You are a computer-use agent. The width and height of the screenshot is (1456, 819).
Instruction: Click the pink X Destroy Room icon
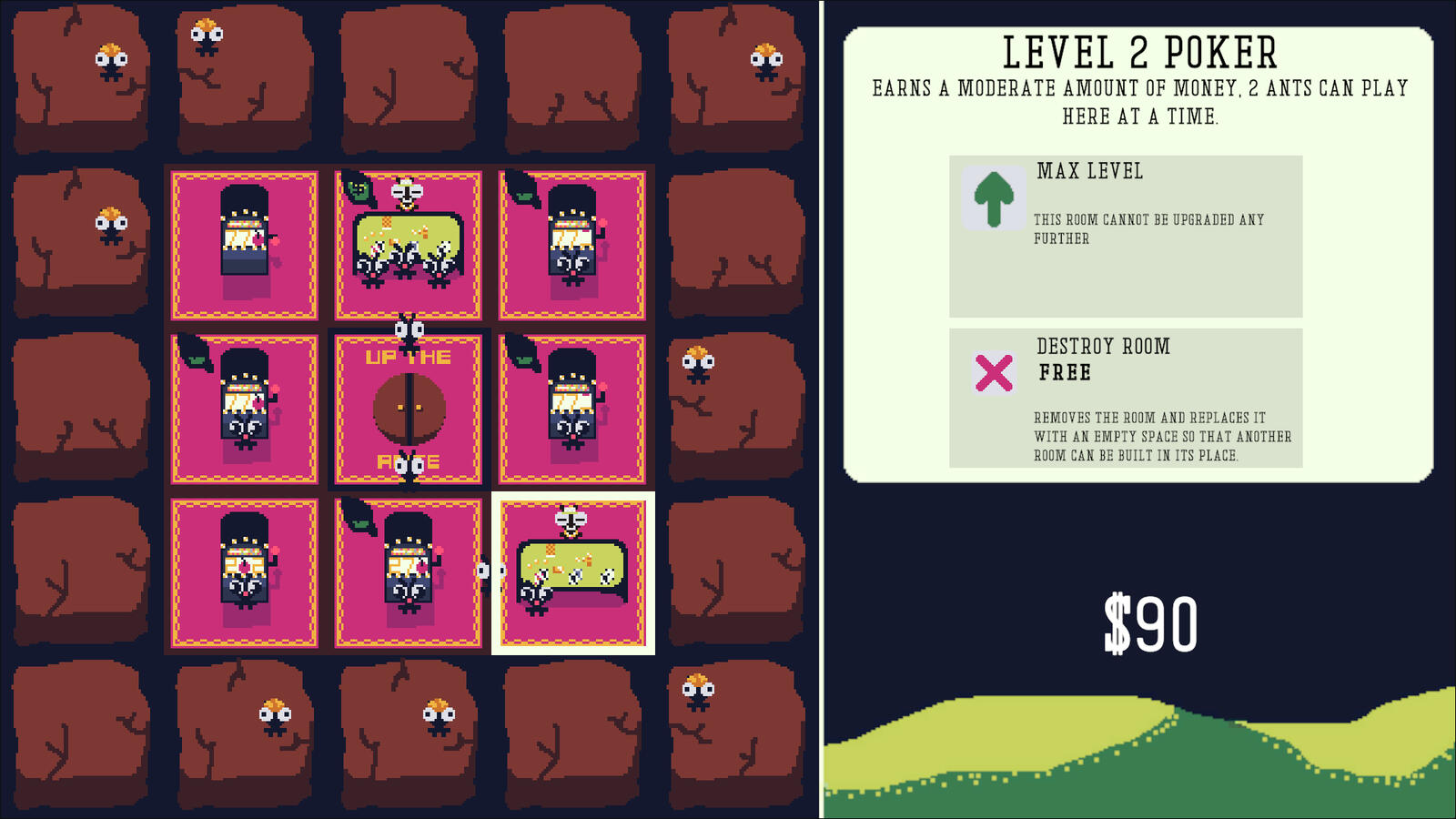[995, 370]
